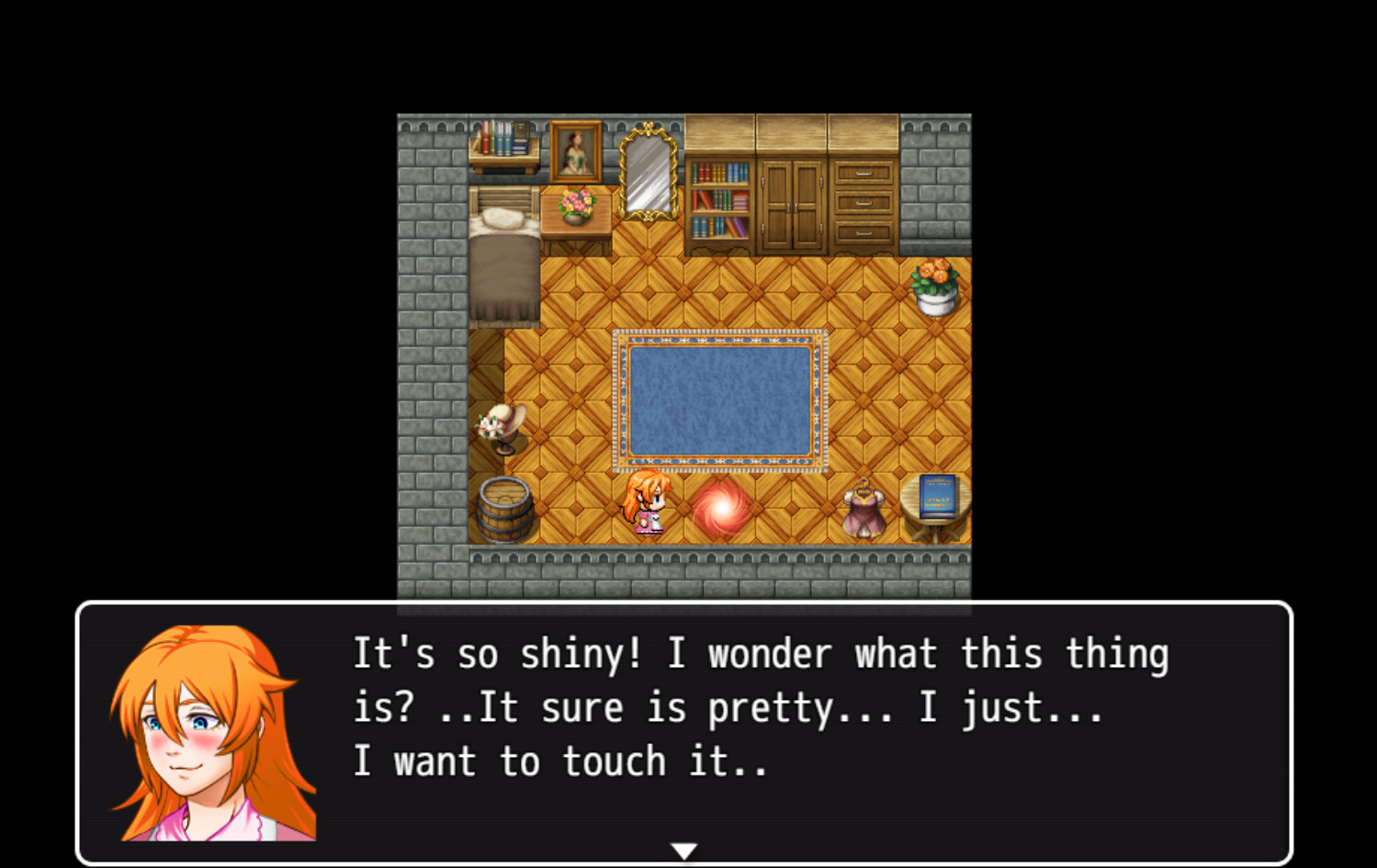
Task: Select the orange-haired character sprite
Action: click(646, 503)
